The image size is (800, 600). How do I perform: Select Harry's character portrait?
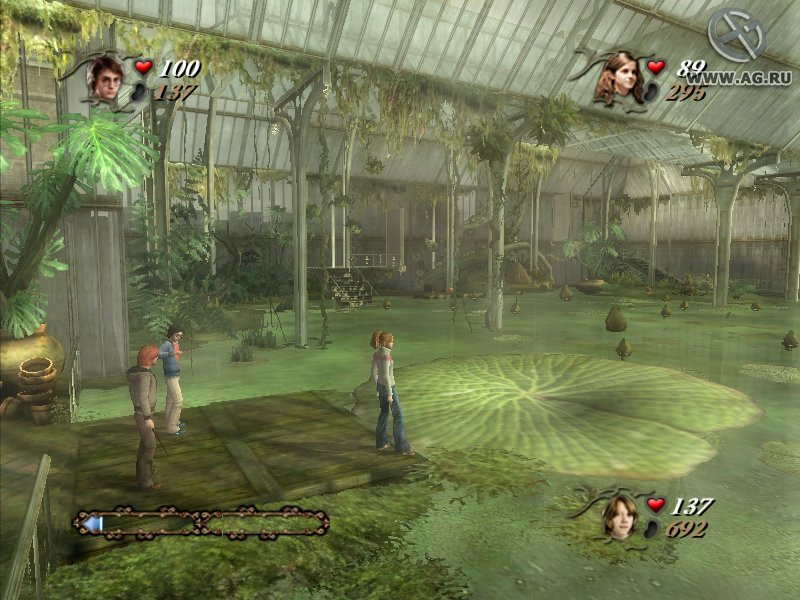click(x=104, y=76)
